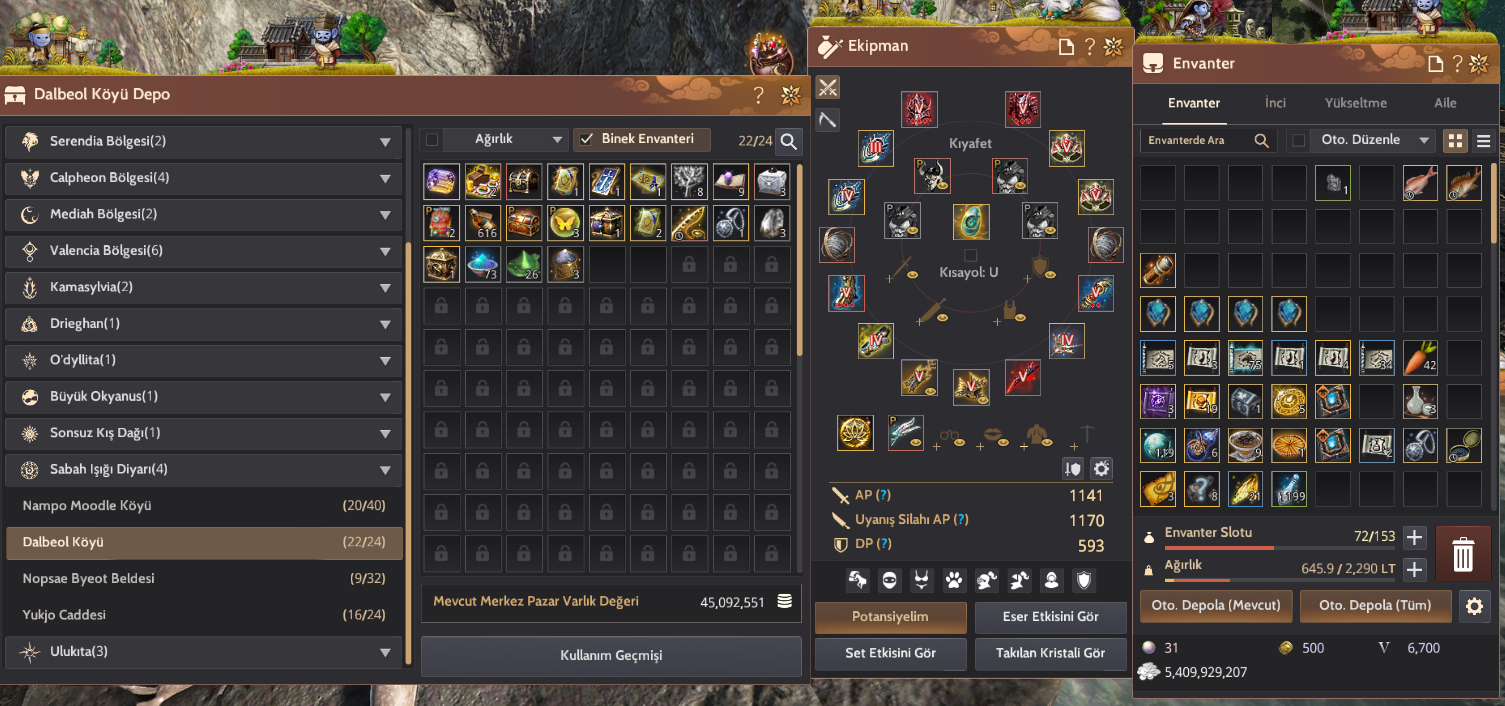Open Nopsae Byeot Beldesi storage
Image resolution: width=1505 pixels, height=706 pixels.
(x=204, y=579)
